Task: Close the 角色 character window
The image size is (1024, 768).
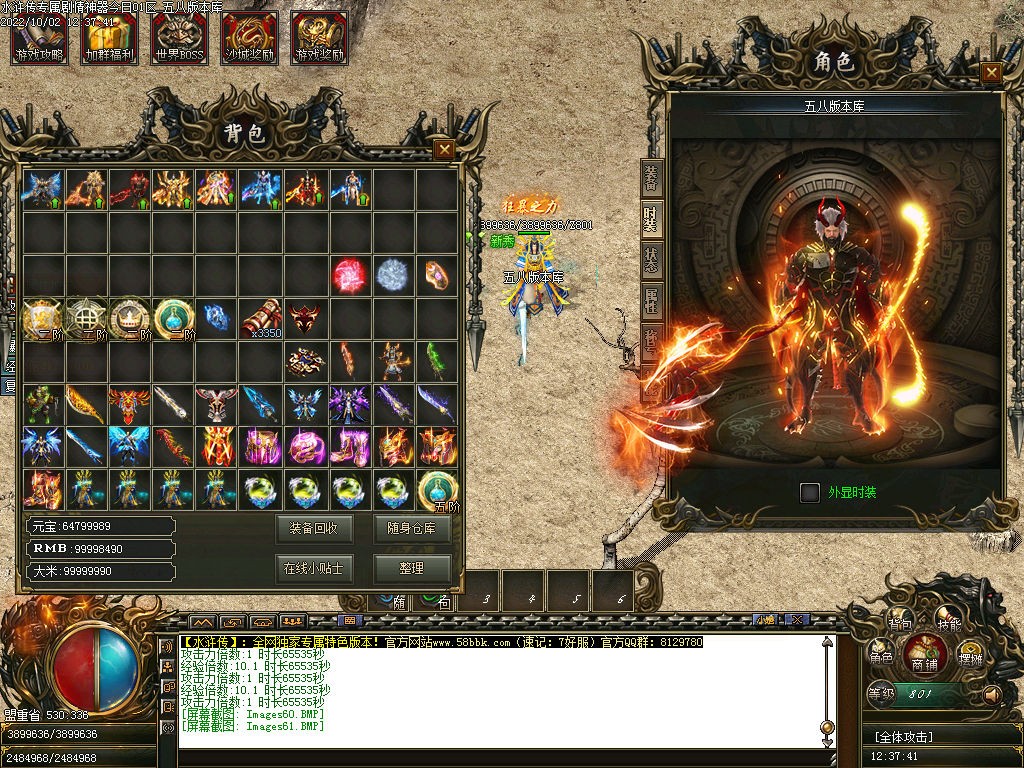Action: pyautogui.click(x=991, y=72)
